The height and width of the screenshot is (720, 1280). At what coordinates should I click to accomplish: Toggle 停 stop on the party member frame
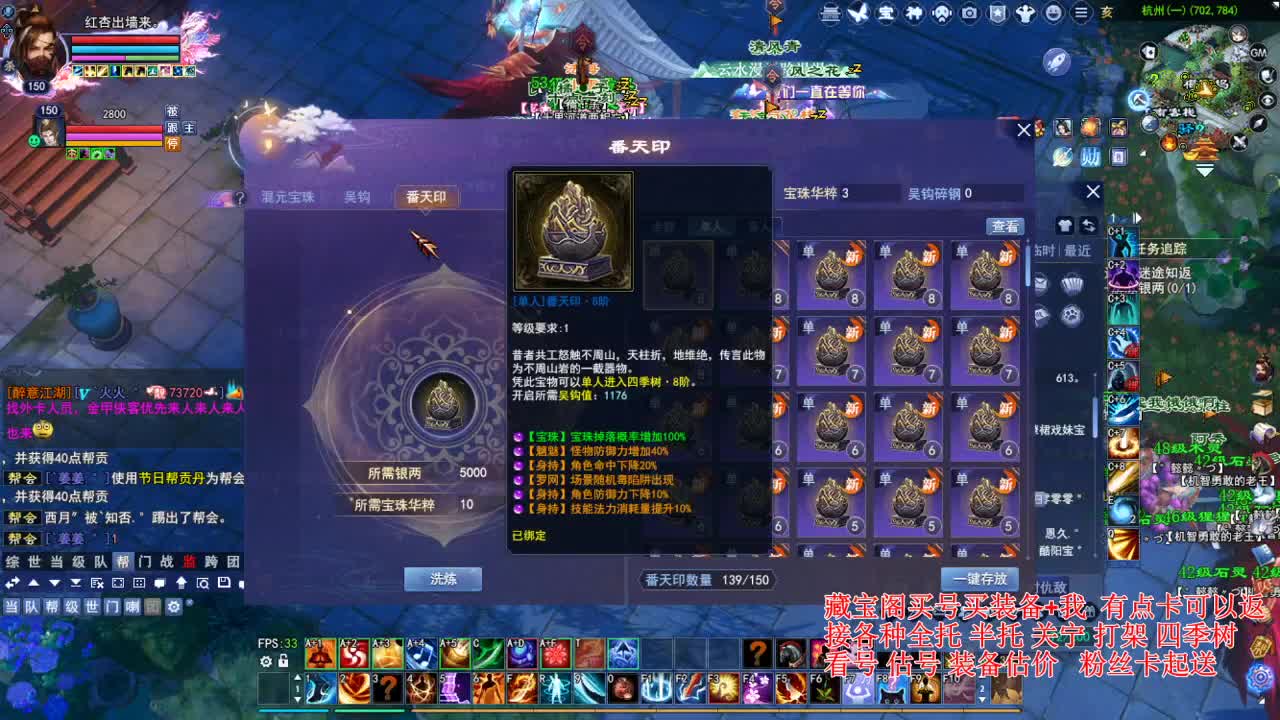(173, 143)
